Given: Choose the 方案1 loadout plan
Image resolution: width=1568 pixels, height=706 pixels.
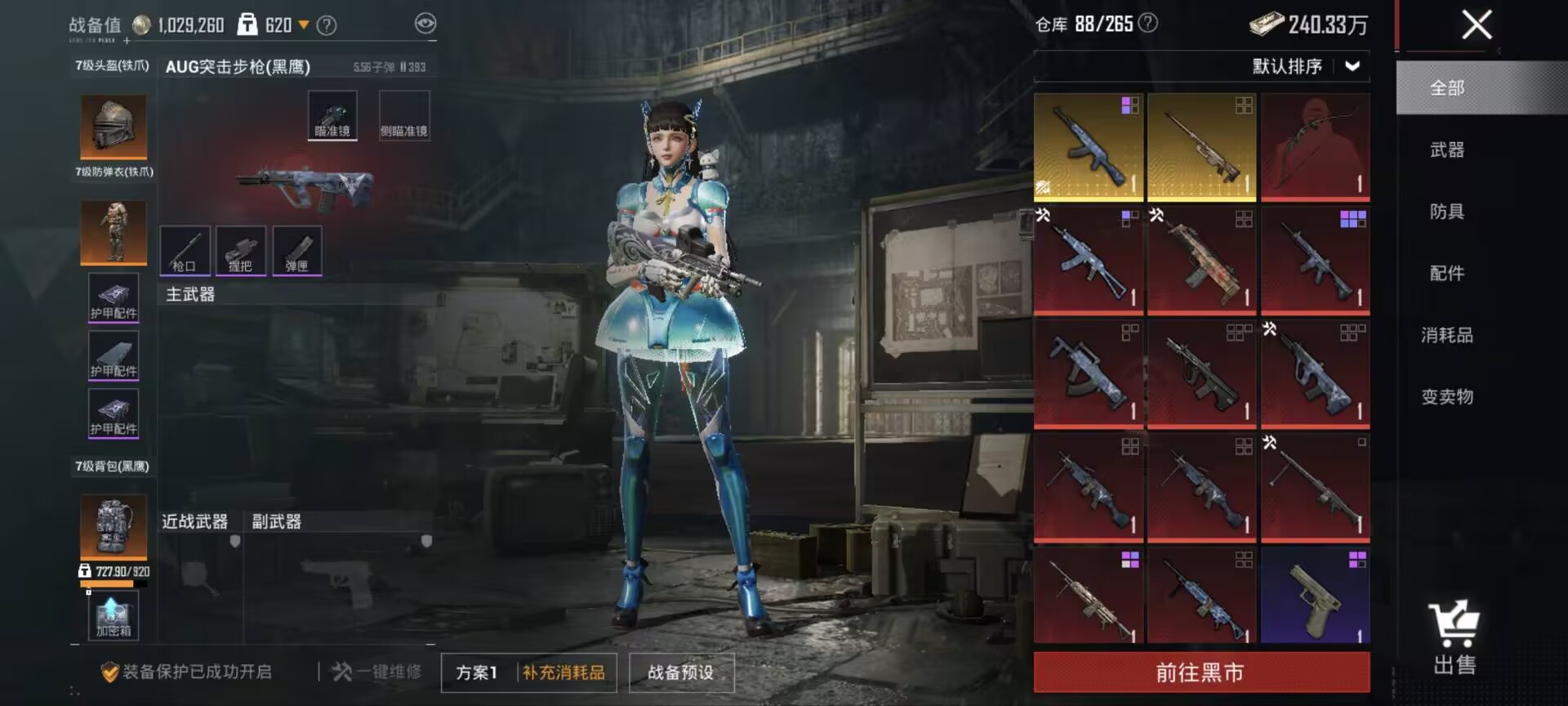Looking at the screenshot, I should pyautogui.click(x=477, y=672).
